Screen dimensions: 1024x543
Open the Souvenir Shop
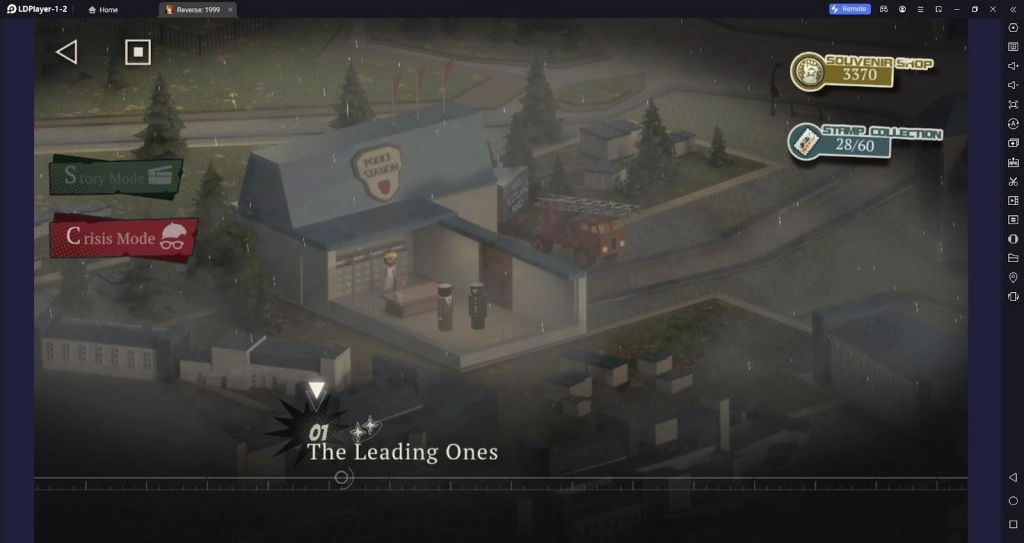point(861,70)
